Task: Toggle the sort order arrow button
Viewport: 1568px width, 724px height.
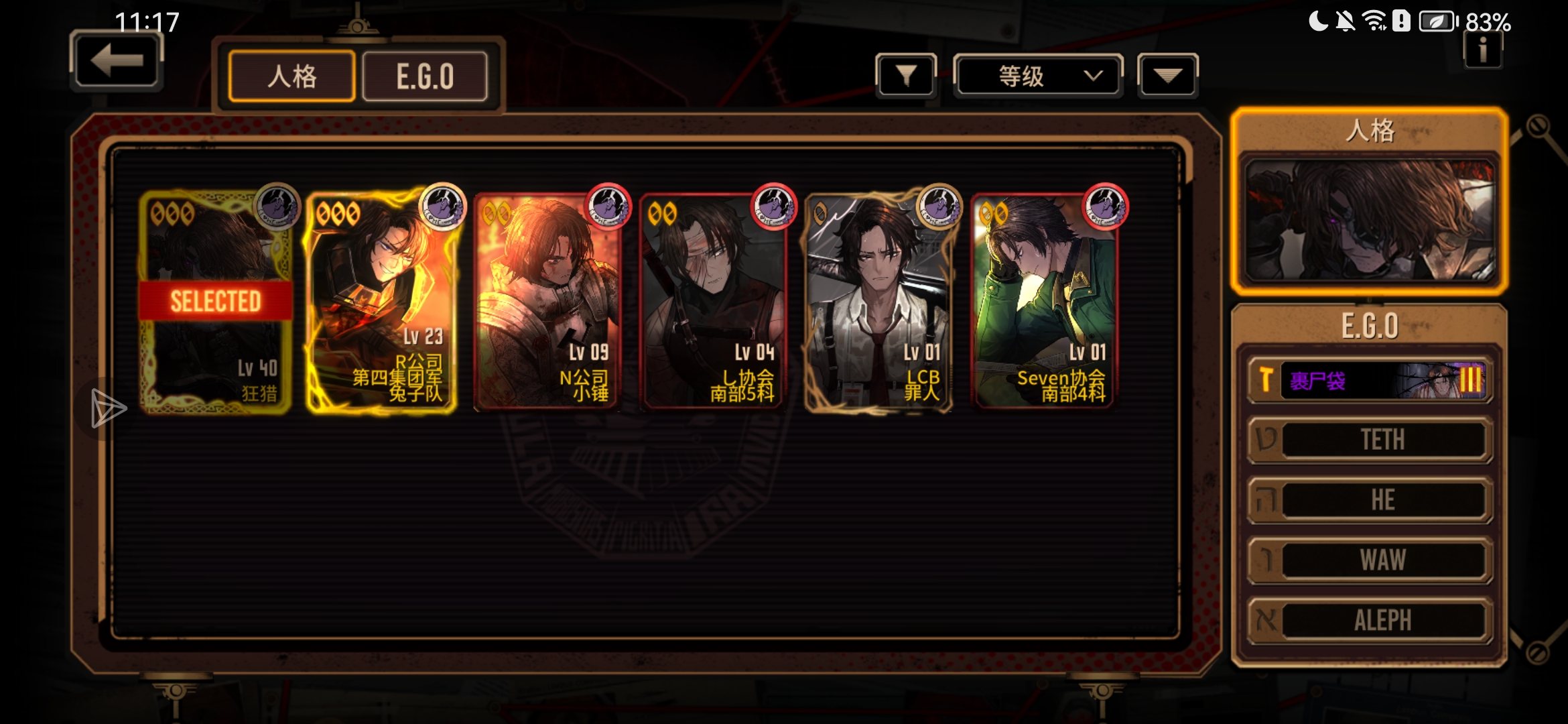Action: (x=1167, y=76)
